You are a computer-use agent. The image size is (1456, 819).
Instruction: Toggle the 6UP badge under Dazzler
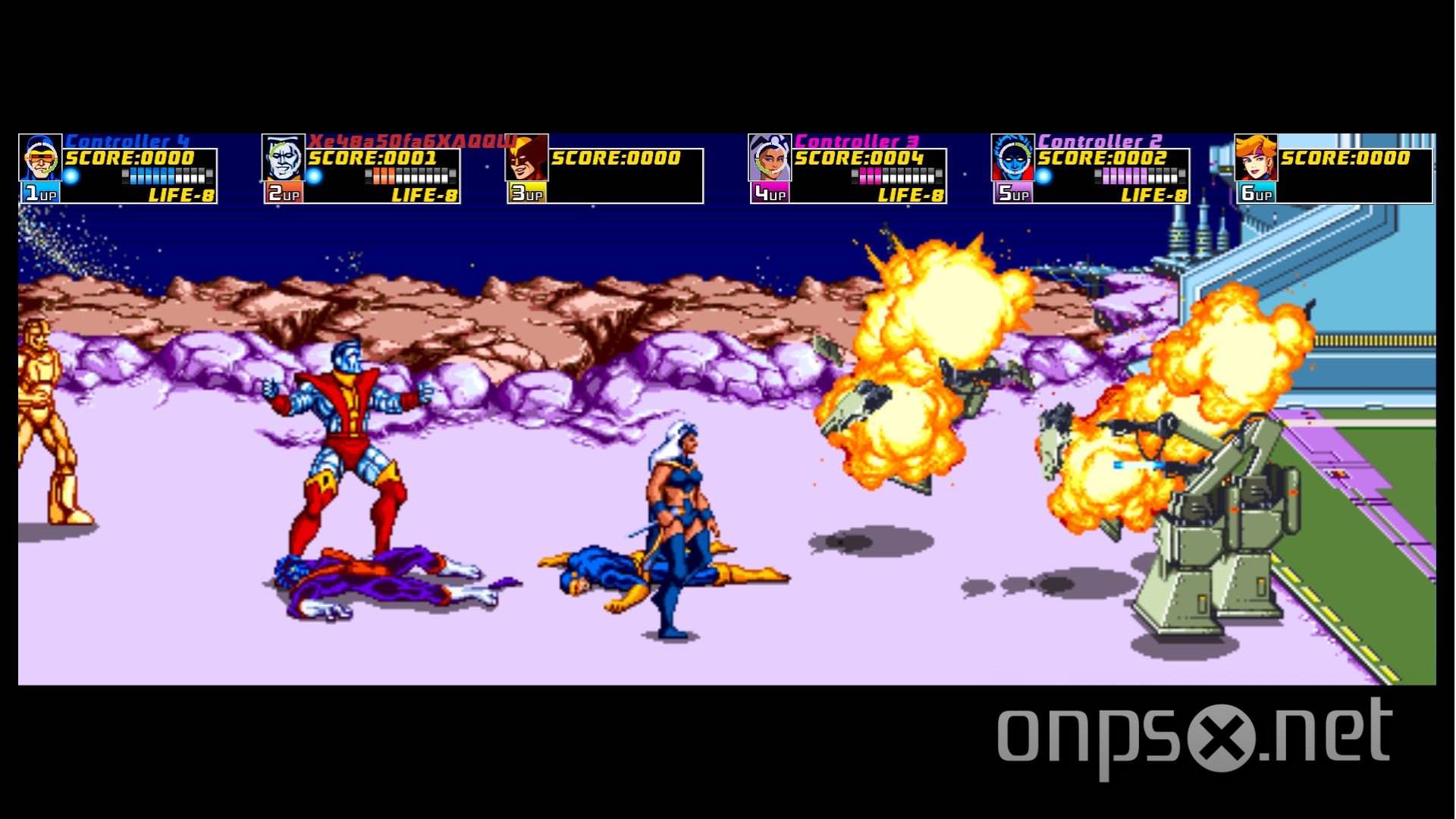(x=1255, y=193)
